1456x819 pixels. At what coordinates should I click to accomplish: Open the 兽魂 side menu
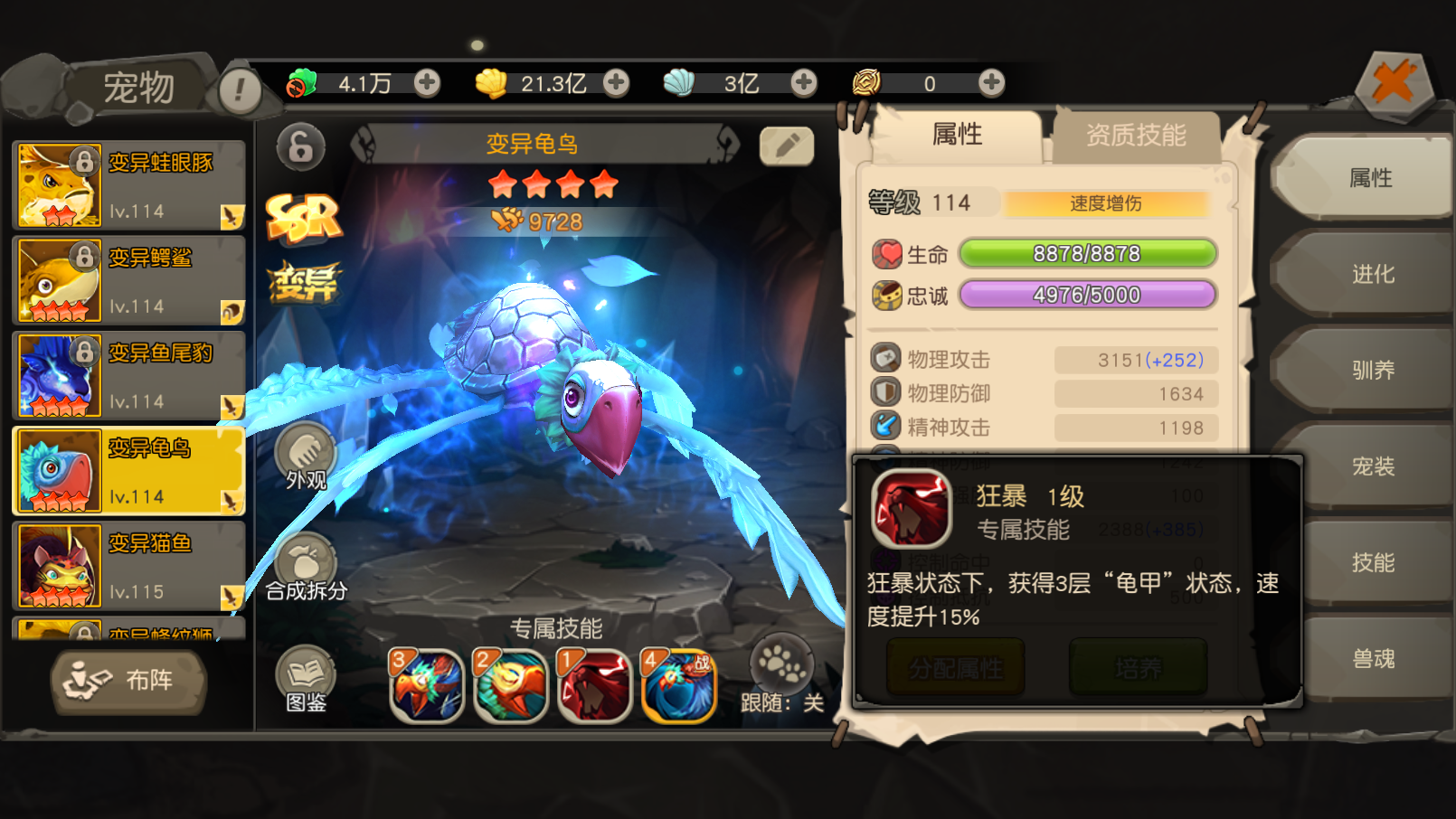pyautogui.click(x=1371, y=658)
